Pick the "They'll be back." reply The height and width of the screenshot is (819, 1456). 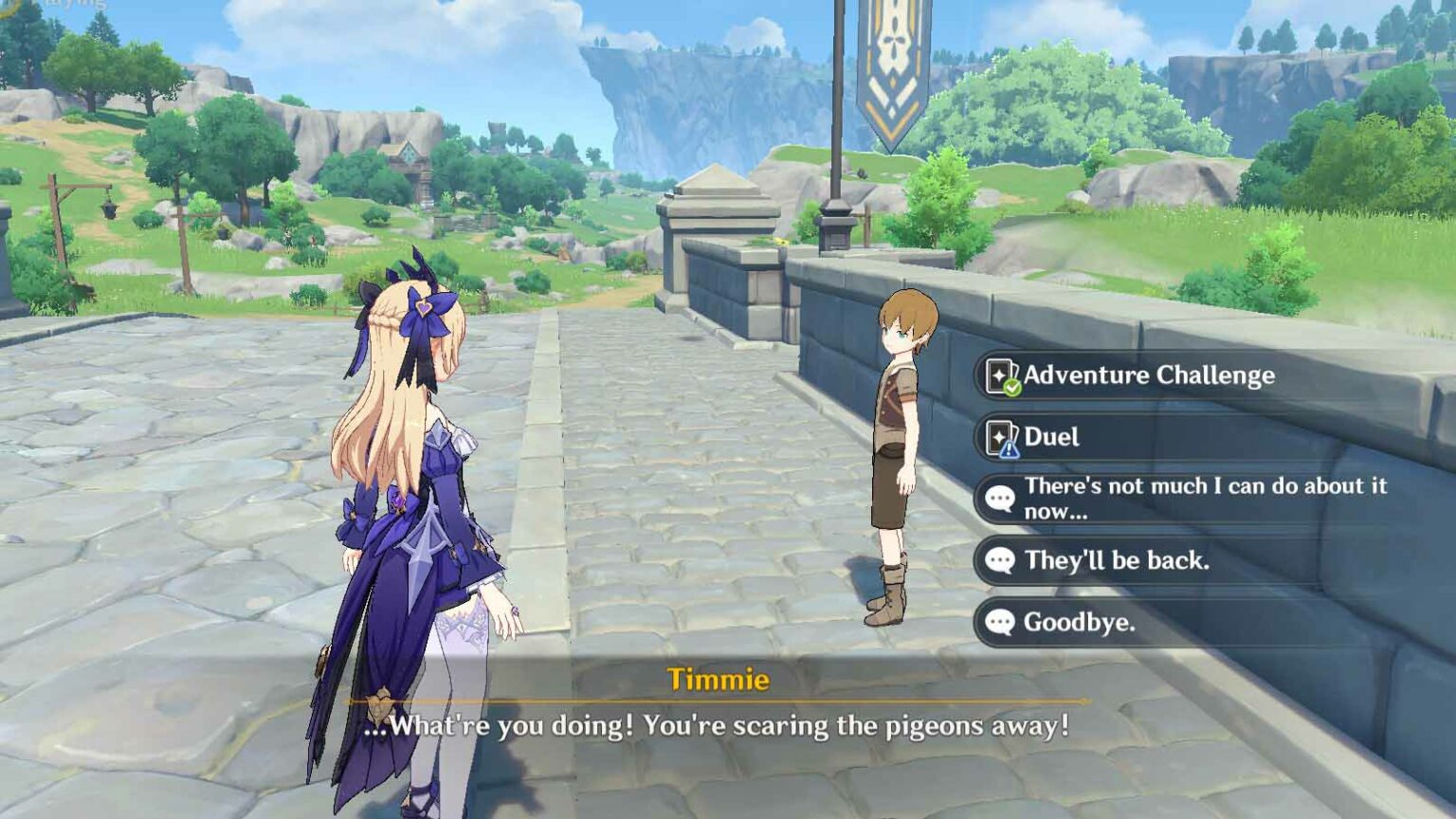point(1116,560)
